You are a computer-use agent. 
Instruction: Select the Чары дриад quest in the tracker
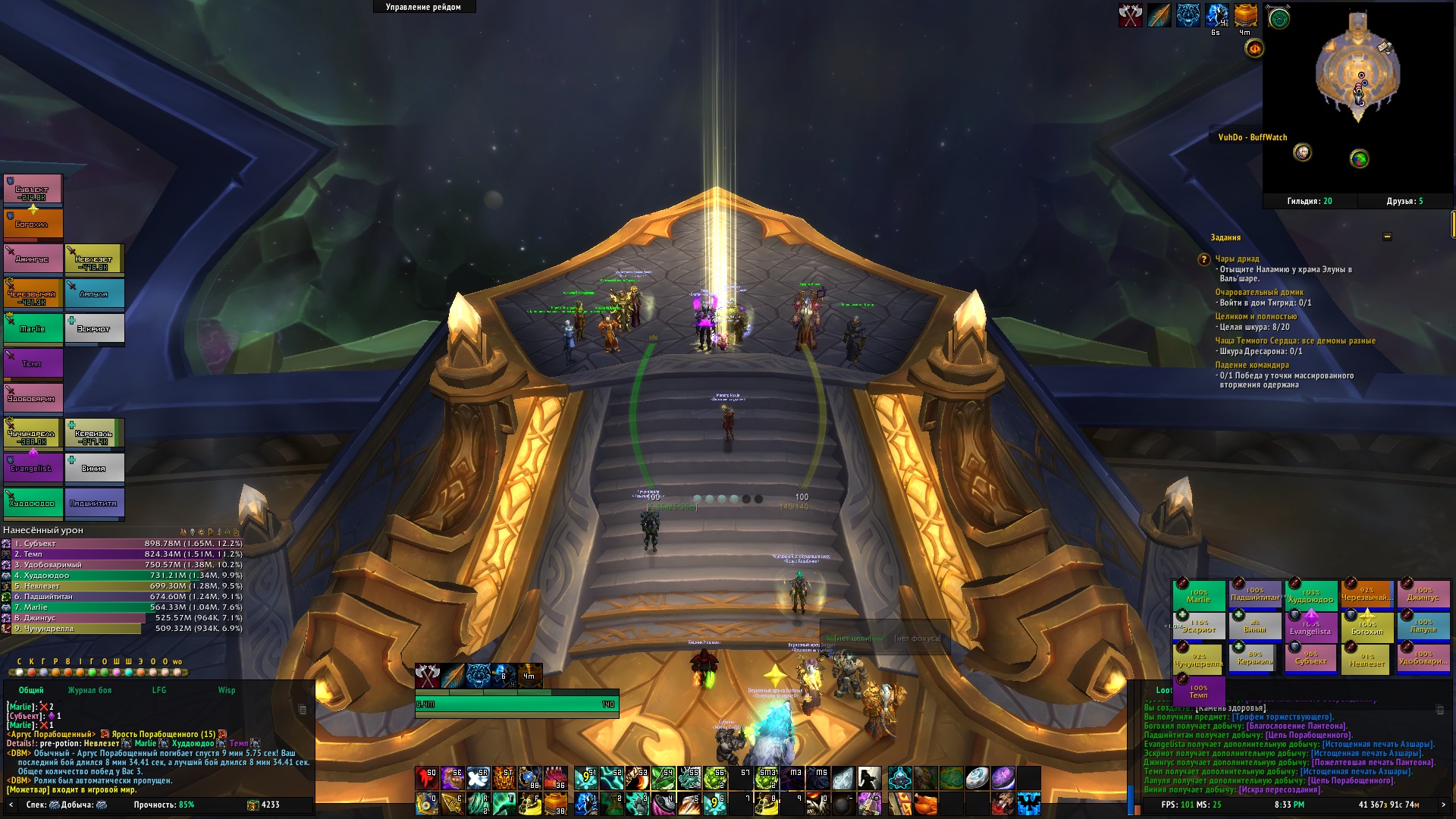(1237, 259)
